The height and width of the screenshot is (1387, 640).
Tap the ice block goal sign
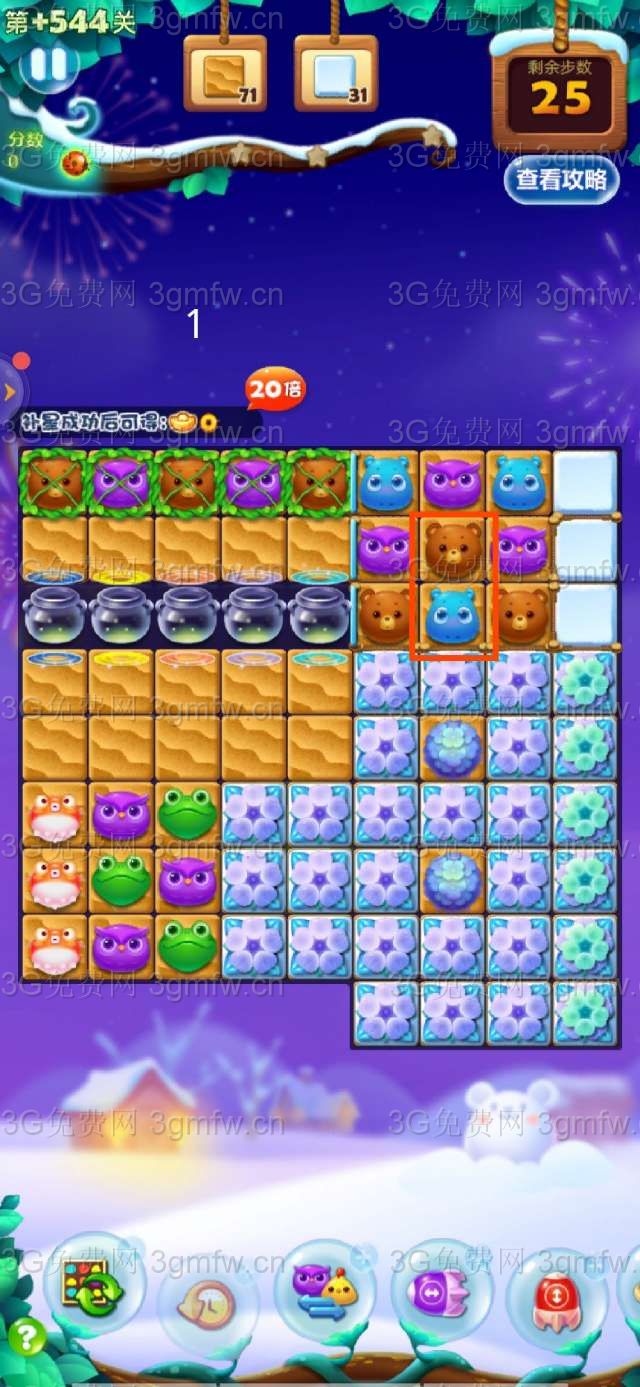pos(336,75)
